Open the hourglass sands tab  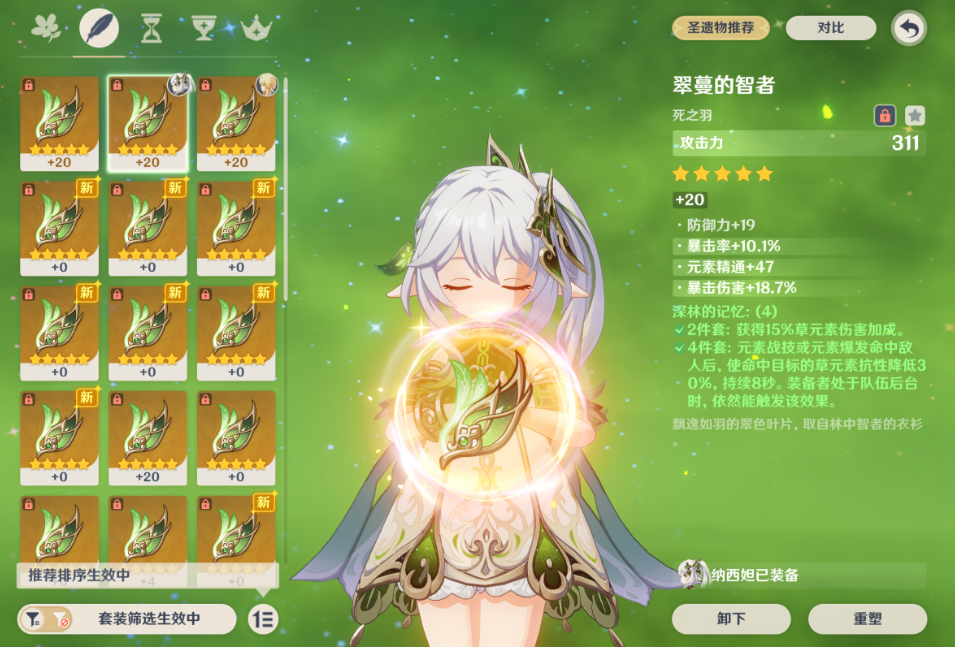click(x=152, y=28)
